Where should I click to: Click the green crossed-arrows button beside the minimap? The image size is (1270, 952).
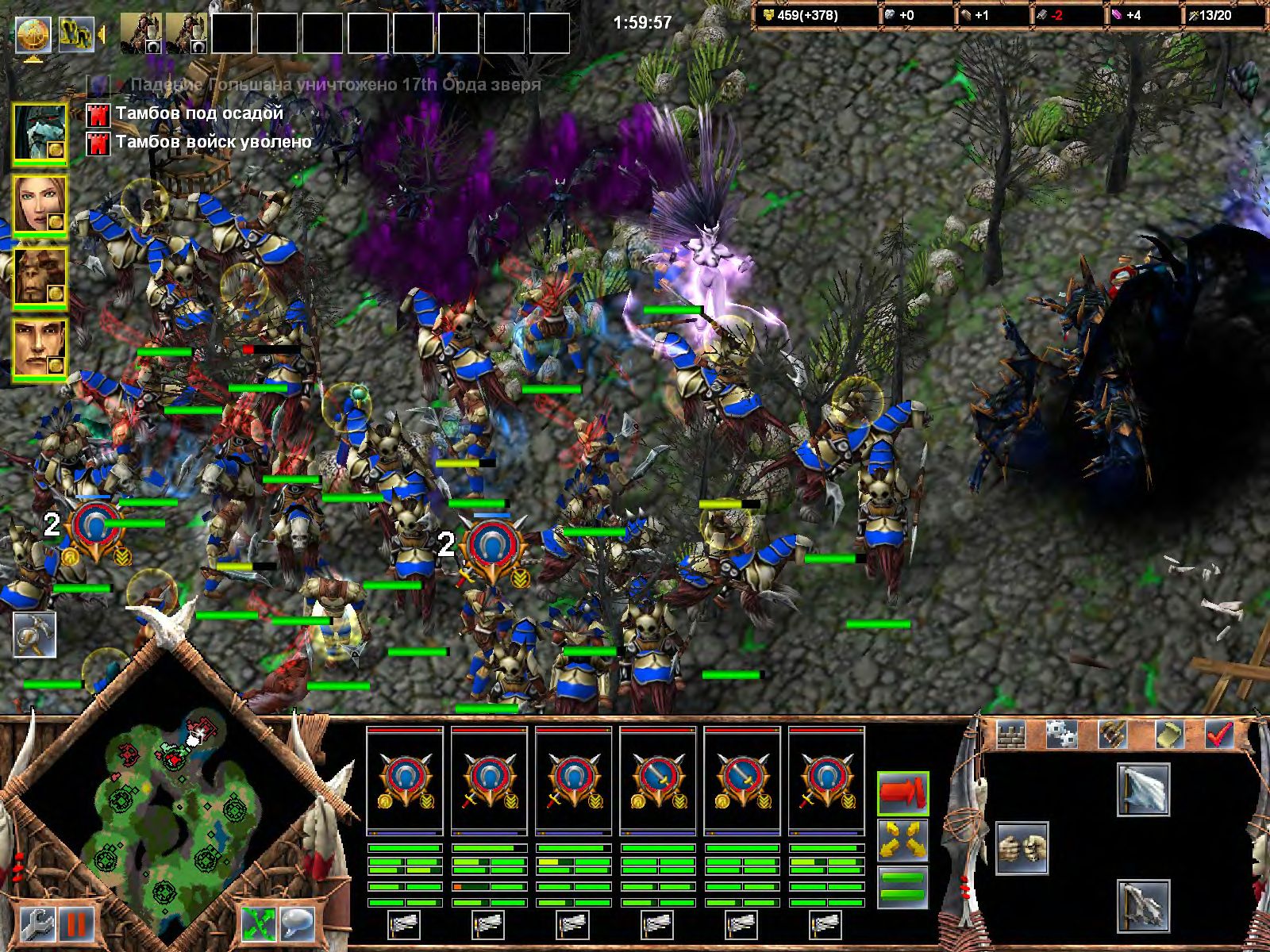(x=259, y=924)
